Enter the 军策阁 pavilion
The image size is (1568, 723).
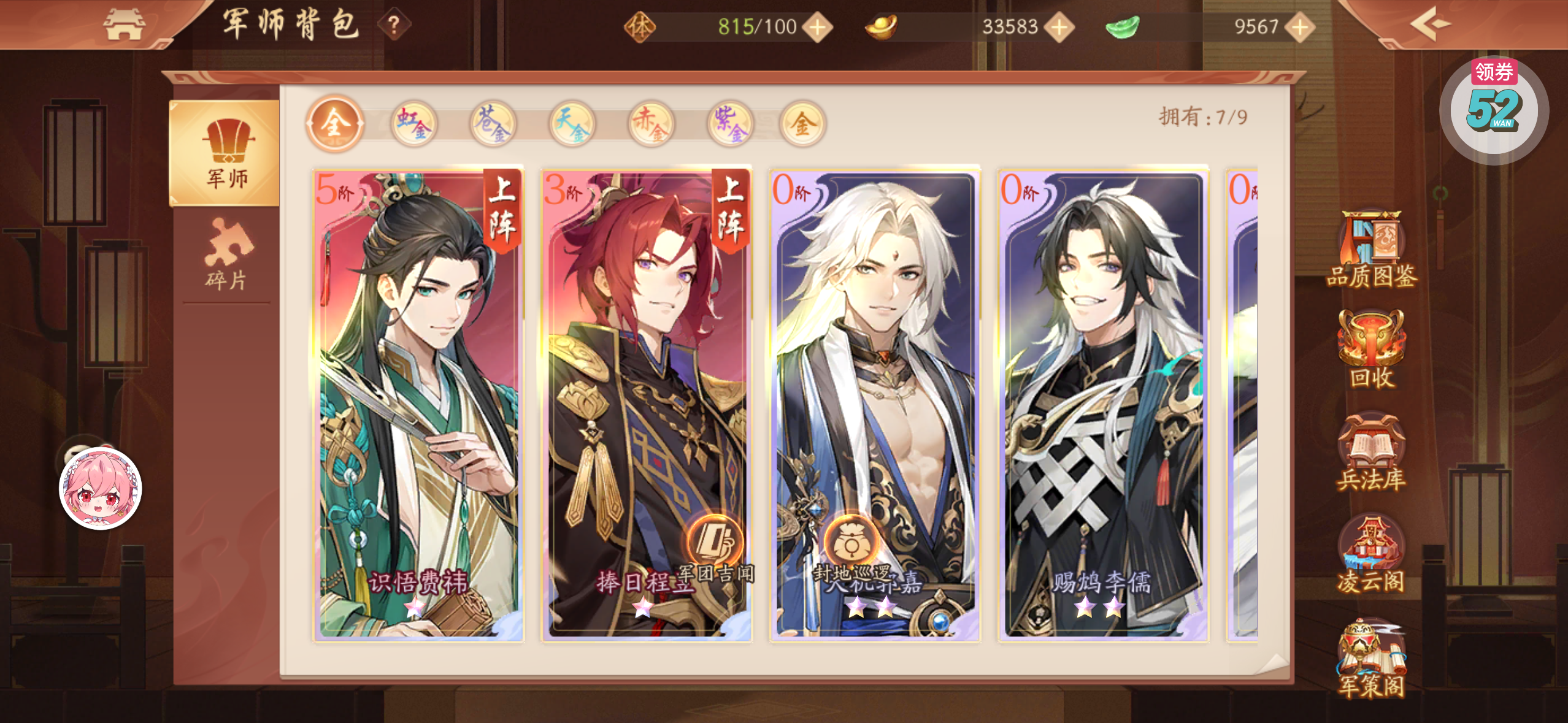(1372, 659)
